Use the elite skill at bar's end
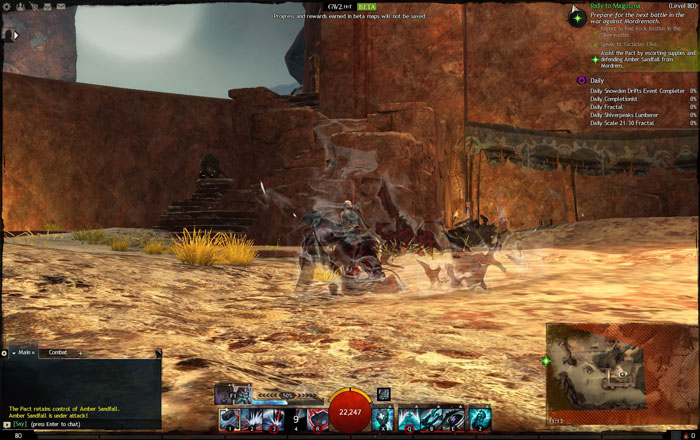The image size is (700, 440). 481,419
